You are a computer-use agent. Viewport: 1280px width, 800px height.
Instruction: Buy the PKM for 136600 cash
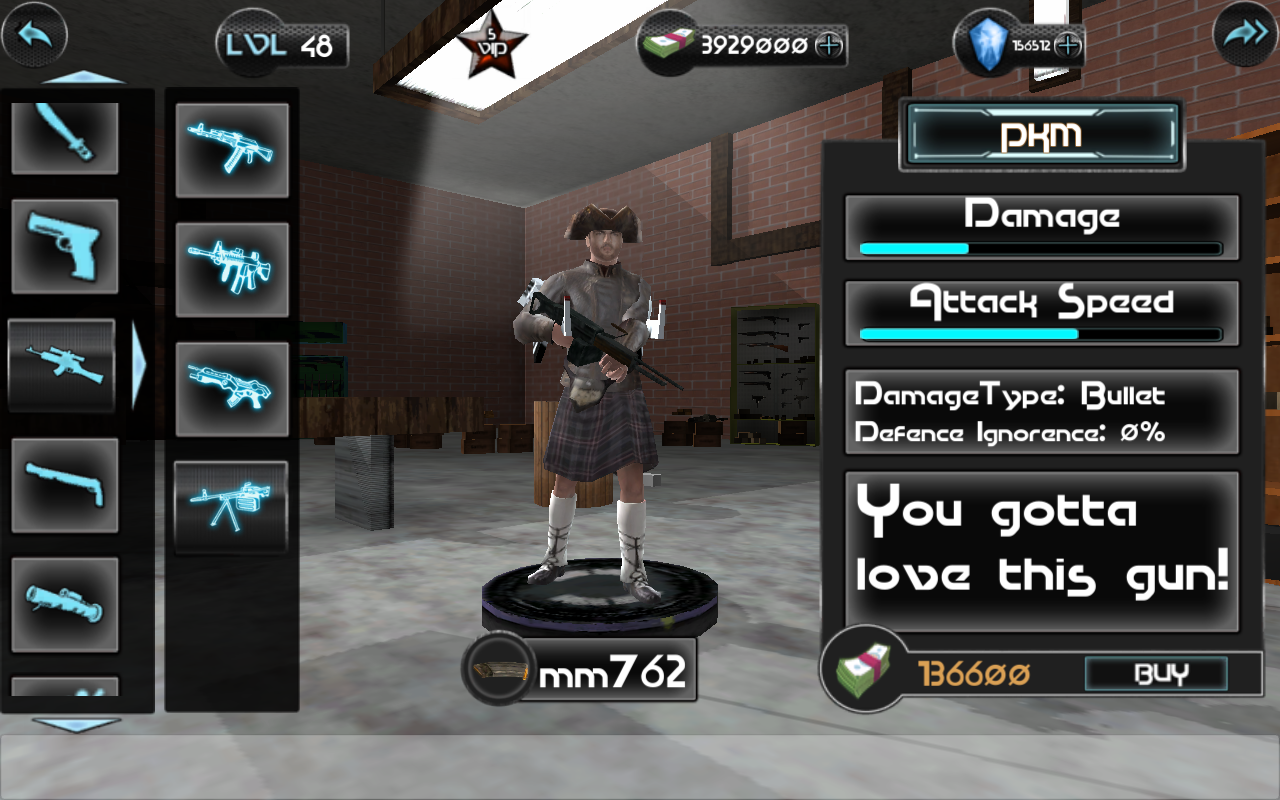pos(1156,675)
